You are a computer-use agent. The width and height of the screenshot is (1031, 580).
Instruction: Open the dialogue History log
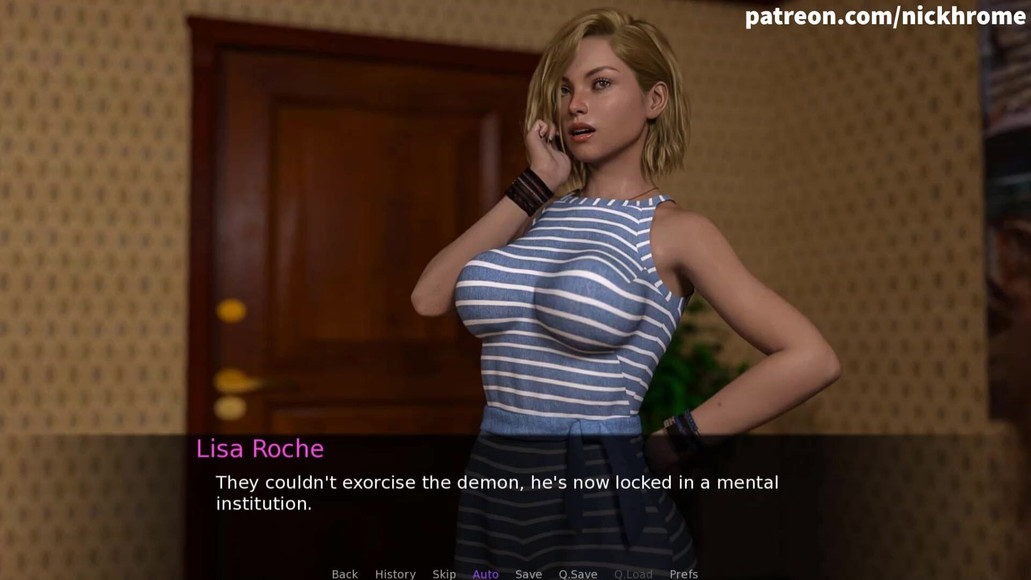[x=395, y=574]
